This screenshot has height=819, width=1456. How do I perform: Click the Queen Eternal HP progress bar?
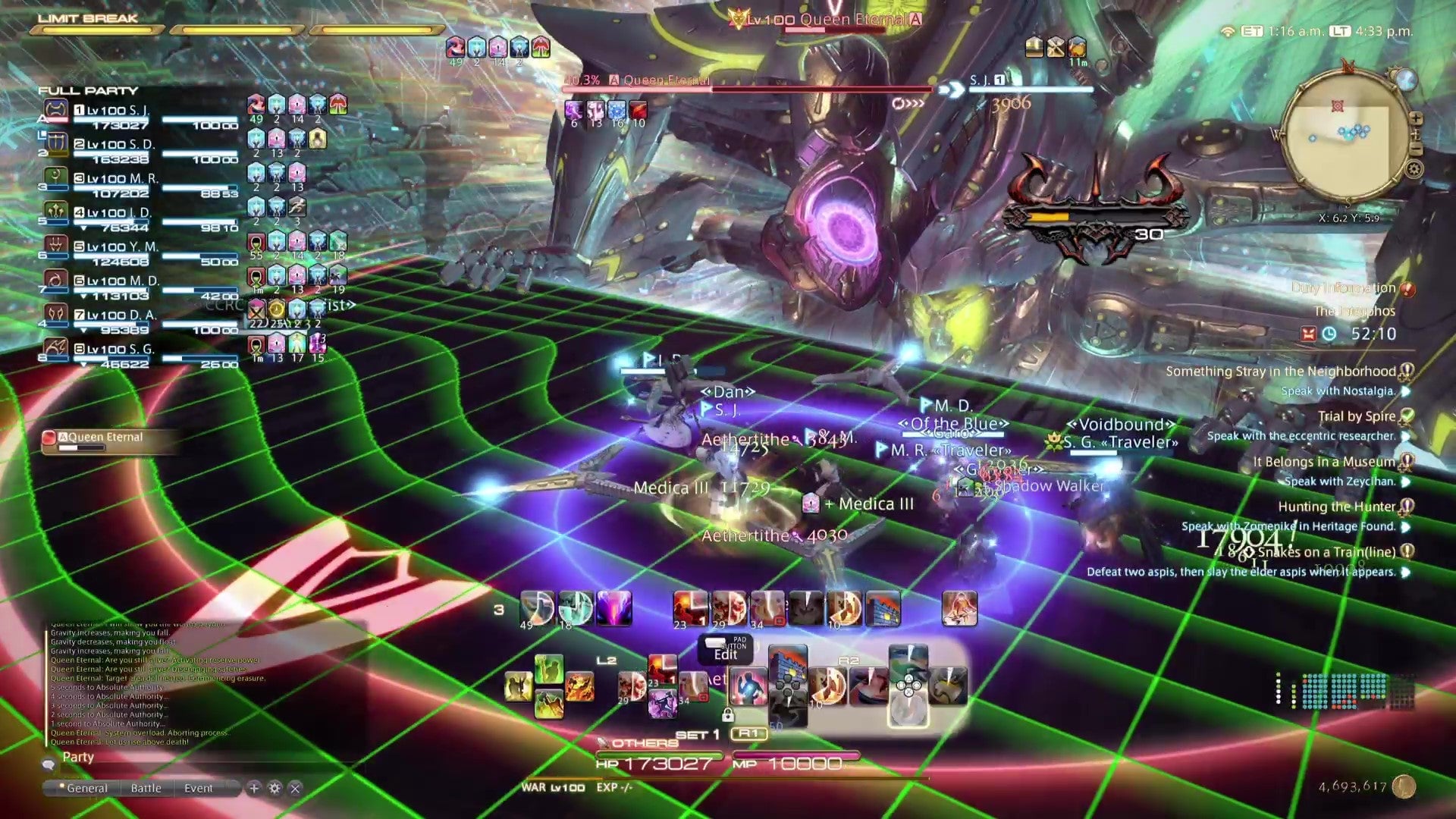click(747, 89)
